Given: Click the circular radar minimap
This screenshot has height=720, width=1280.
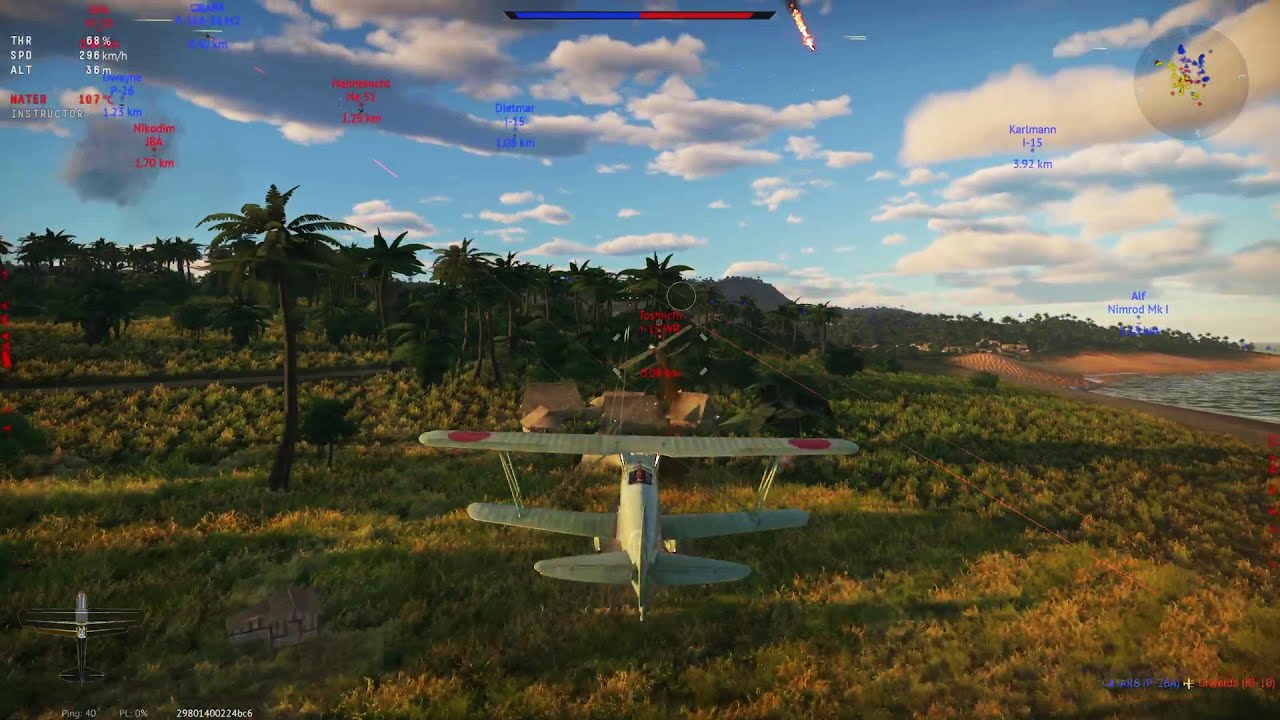Looking at the screenshot, I should point(1190,81).
